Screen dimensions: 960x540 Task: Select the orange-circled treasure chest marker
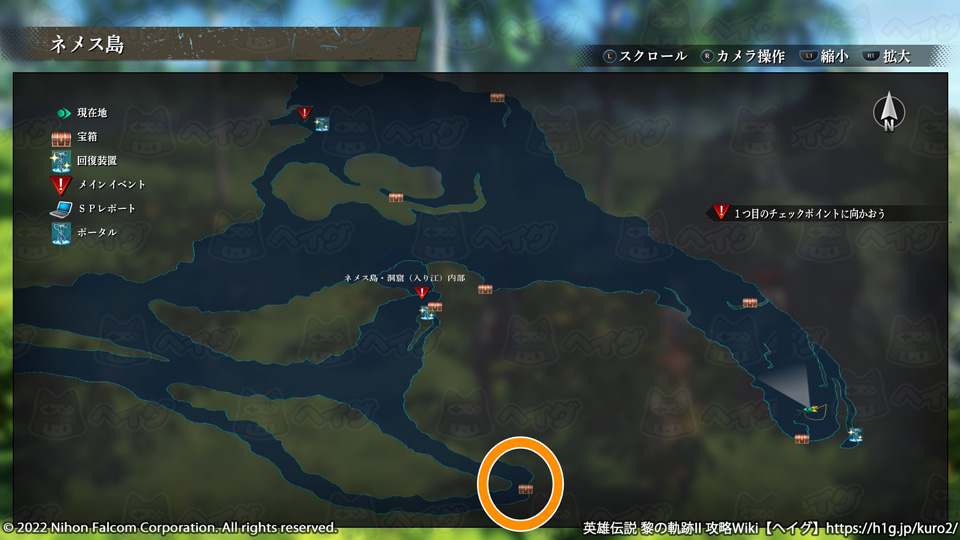coord(526,489)
